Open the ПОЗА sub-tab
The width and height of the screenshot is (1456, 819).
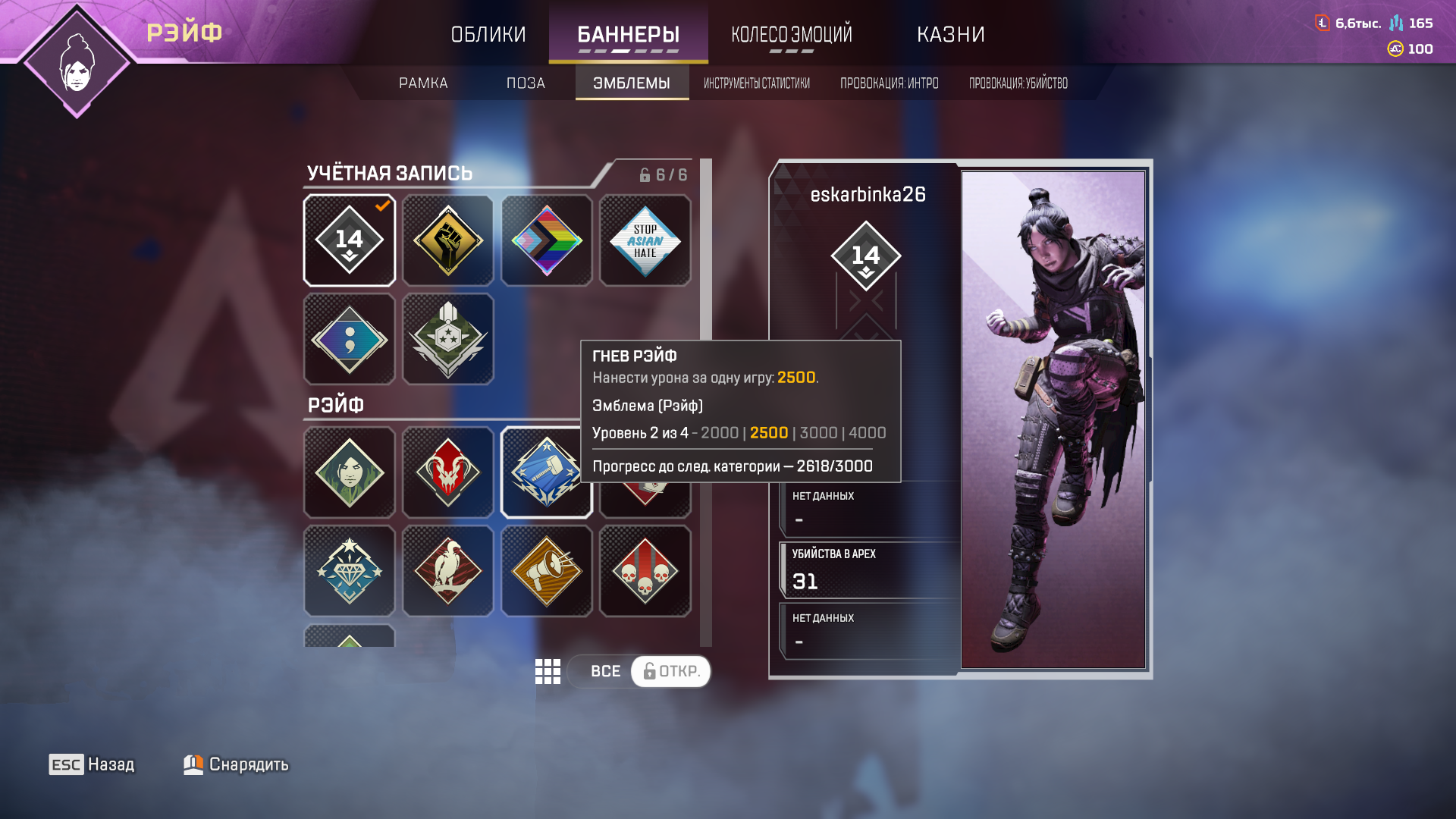(x=526, y=83)
